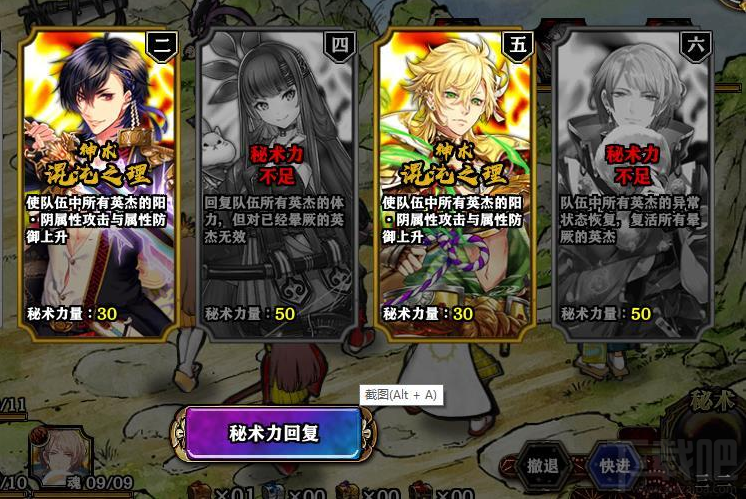Screen dimensions: 746x499
Task: Toggle the 快进 fast-forward button
Action: pos(614,466)
